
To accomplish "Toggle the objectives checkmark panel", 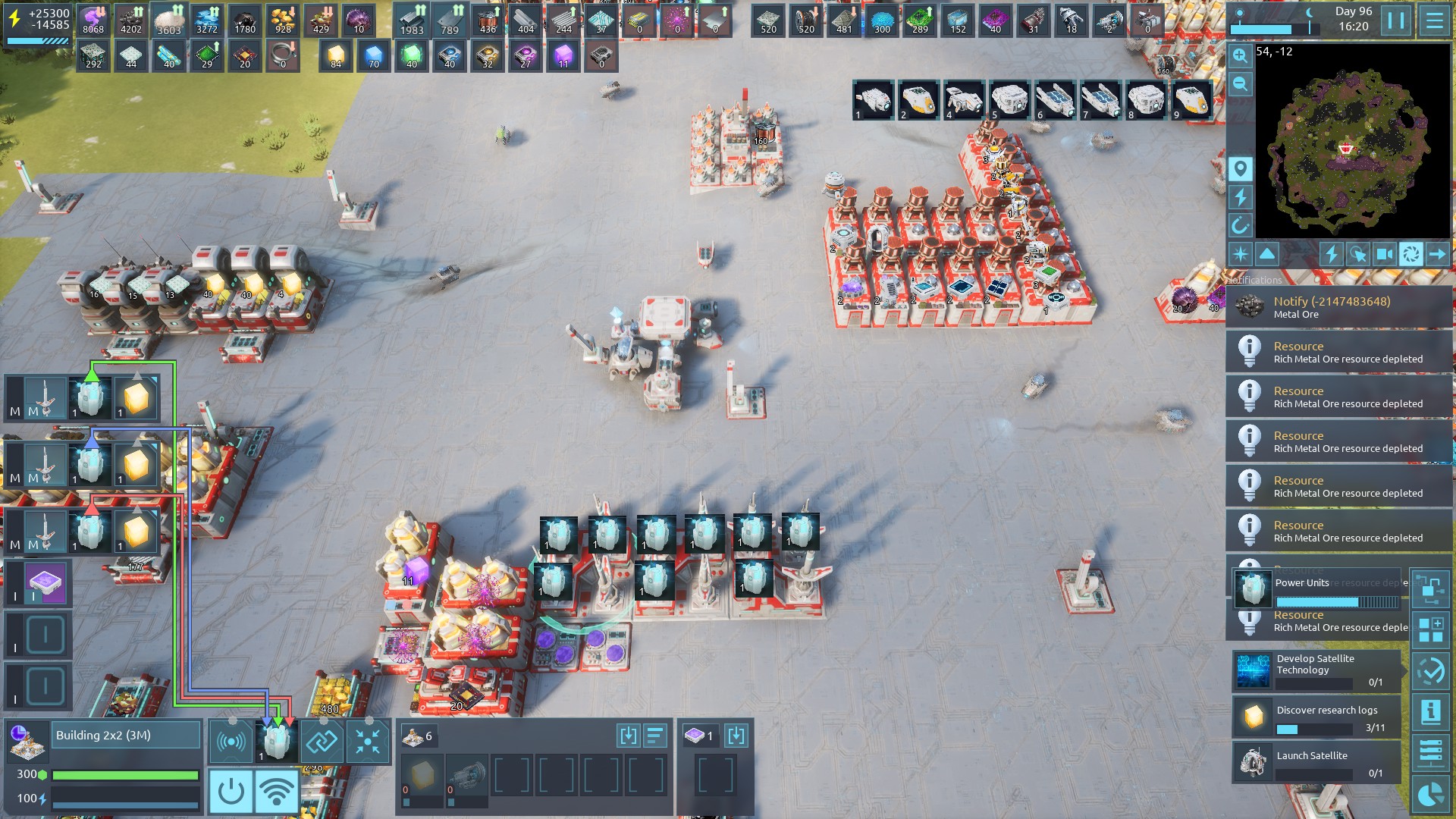I will [x=1431, y=670].
